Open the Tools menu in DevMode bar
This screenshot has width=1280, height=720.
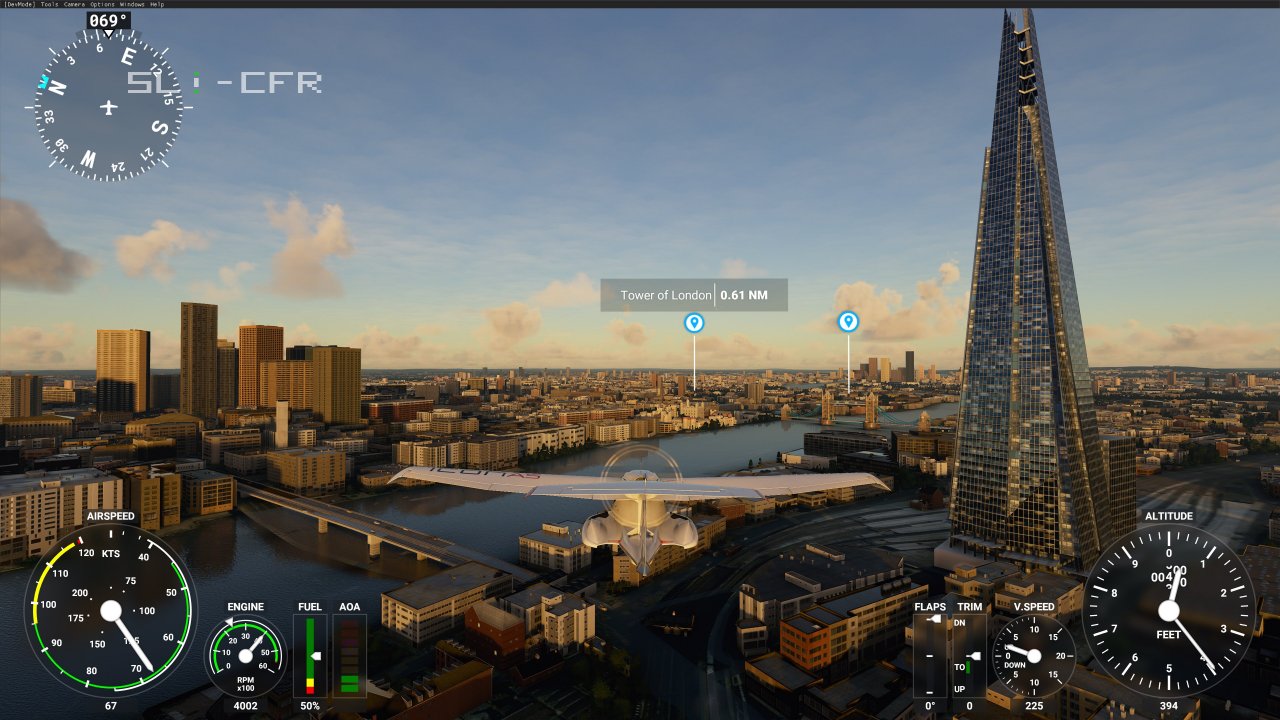49,4
